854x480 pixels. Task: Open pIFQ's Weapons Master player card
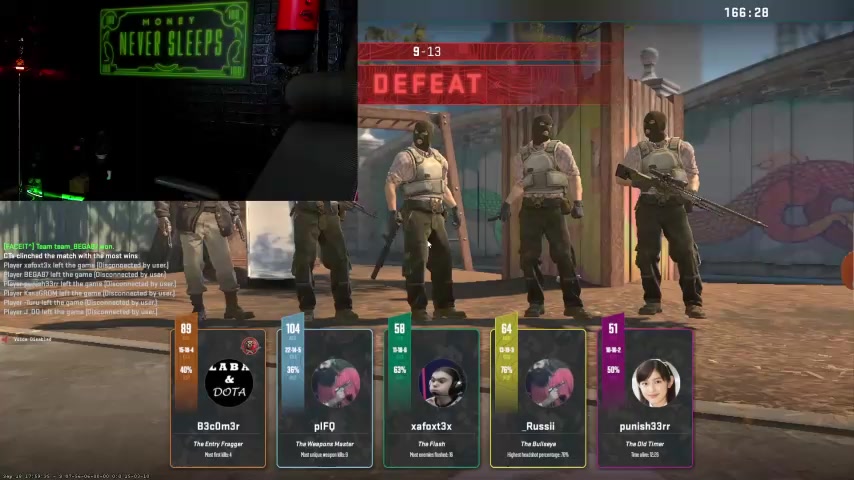[x=325, y=398]
